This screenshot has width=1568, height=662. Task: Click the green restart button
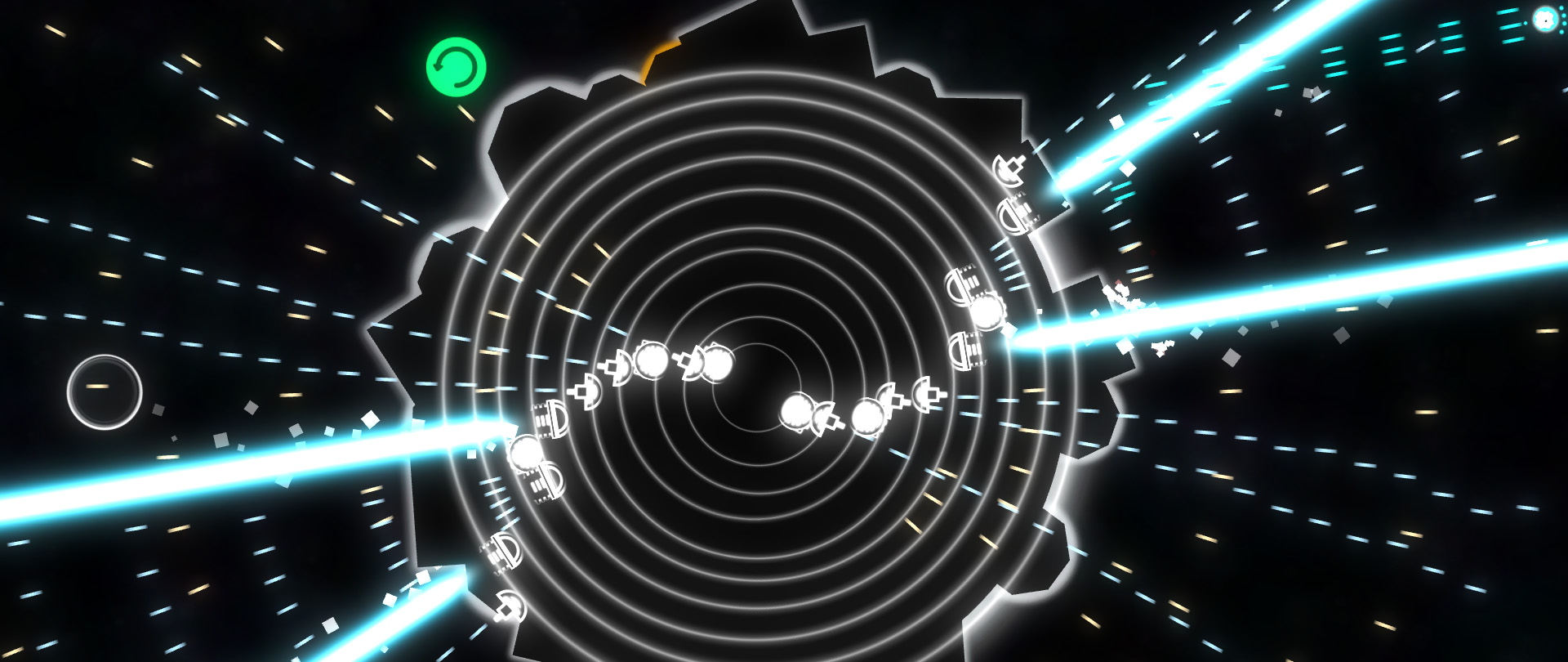point(457,67)
